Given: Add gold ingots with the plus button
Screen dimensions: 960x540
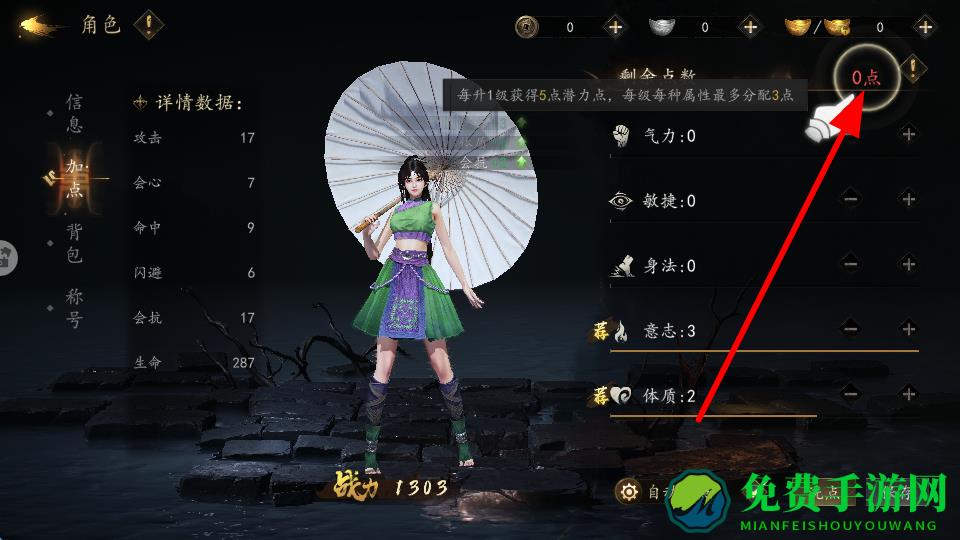Looking at the screenshot, I should pos(923,27).
